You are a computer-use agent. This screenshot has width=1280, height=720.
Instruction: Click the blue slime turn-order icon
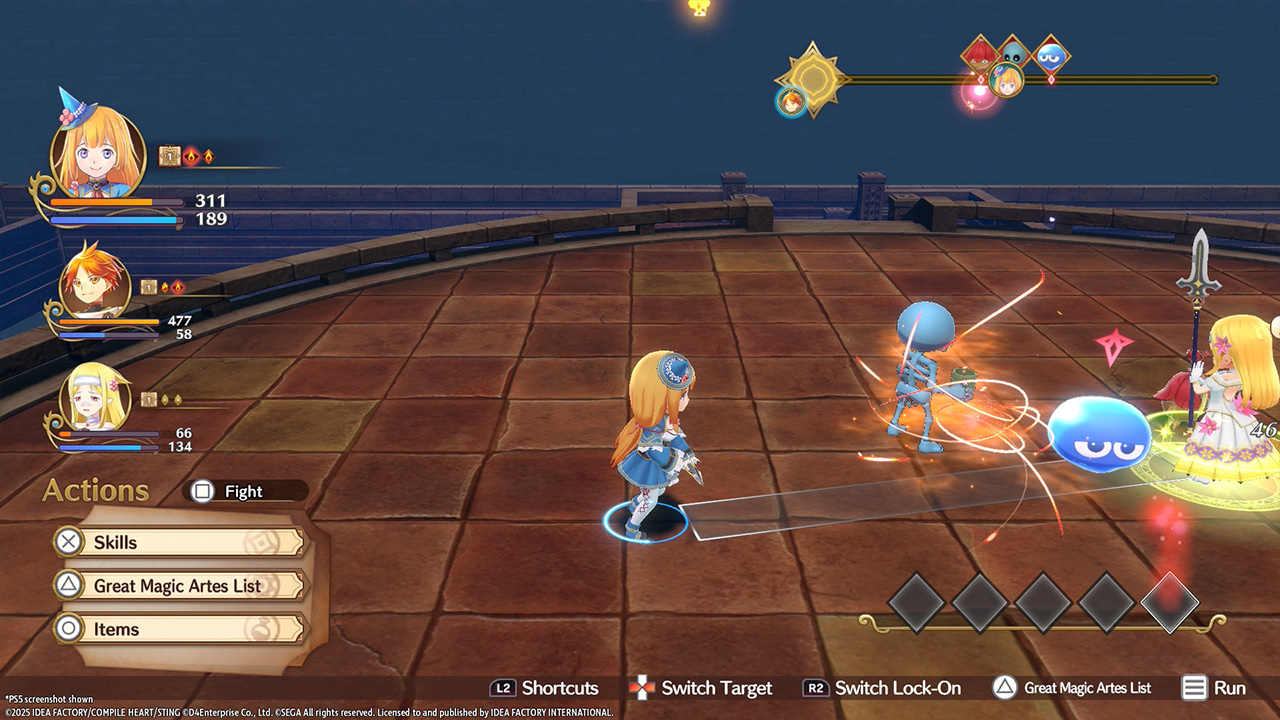(1050, 56)
